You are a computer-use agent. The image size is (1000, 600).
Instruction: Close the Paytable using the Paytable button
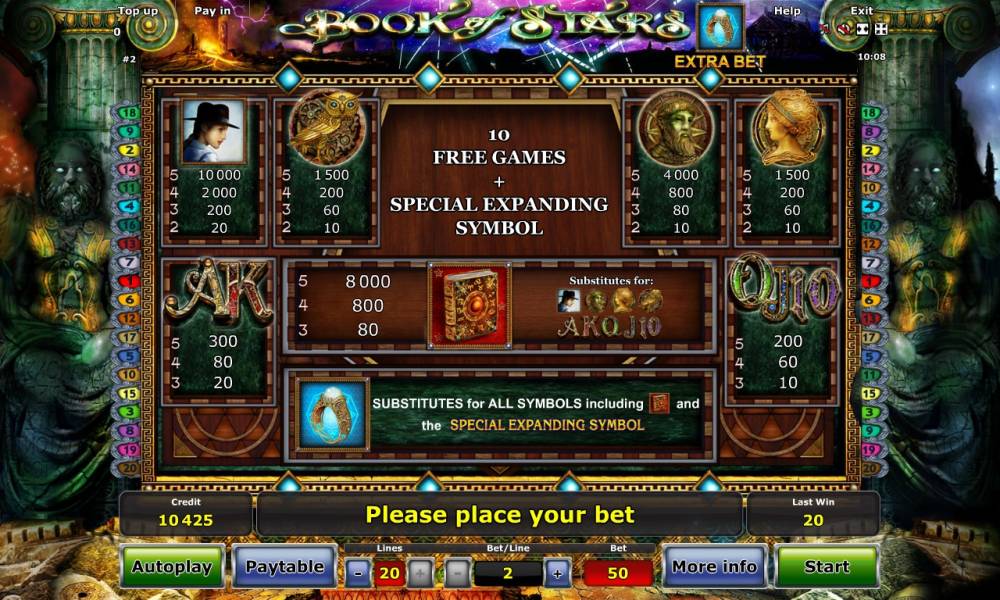point(284,567)
